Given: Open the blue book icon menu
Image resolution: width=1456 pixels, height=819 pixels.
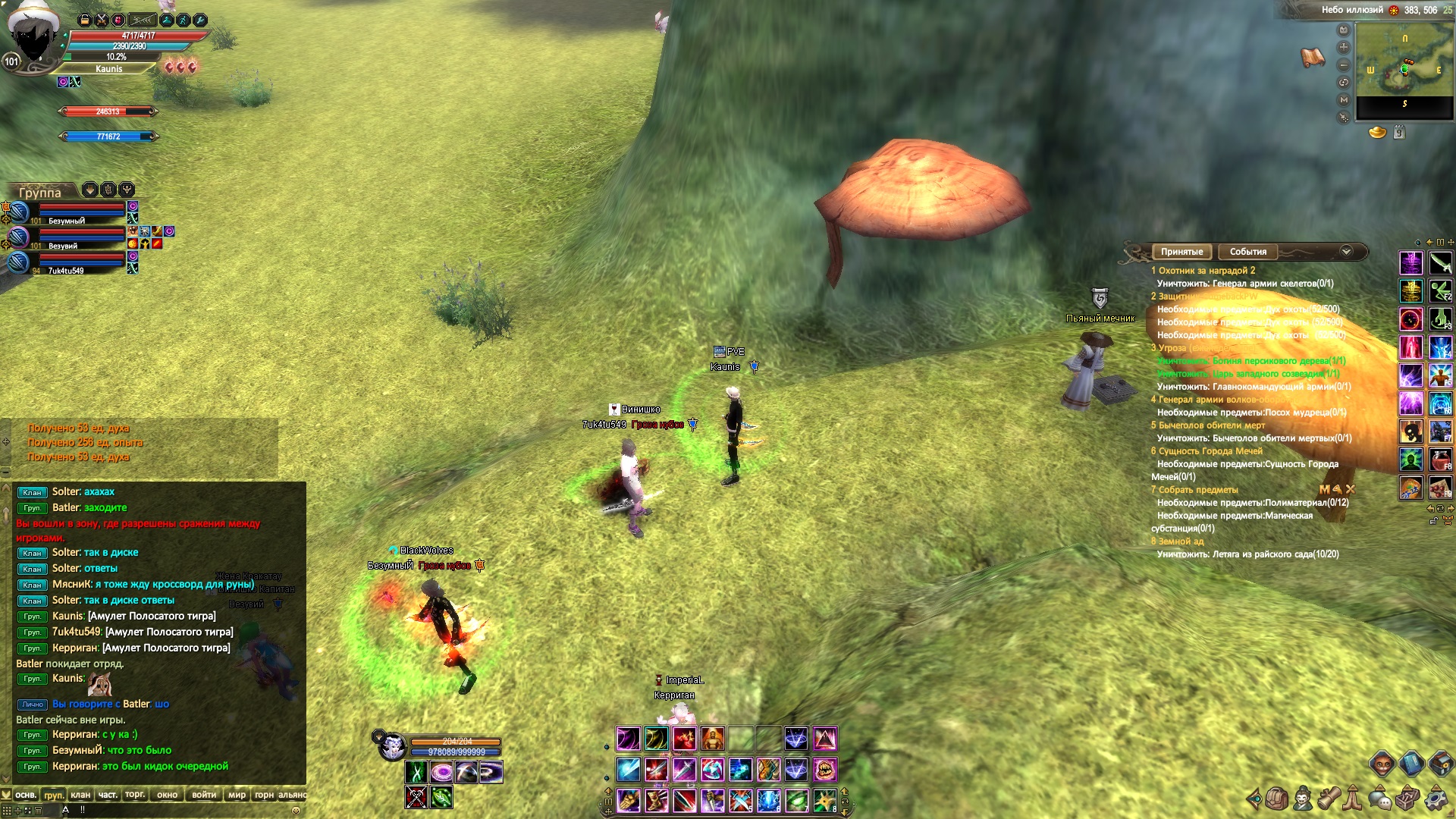Looking at the screenshot, I should click(1410, 763).
